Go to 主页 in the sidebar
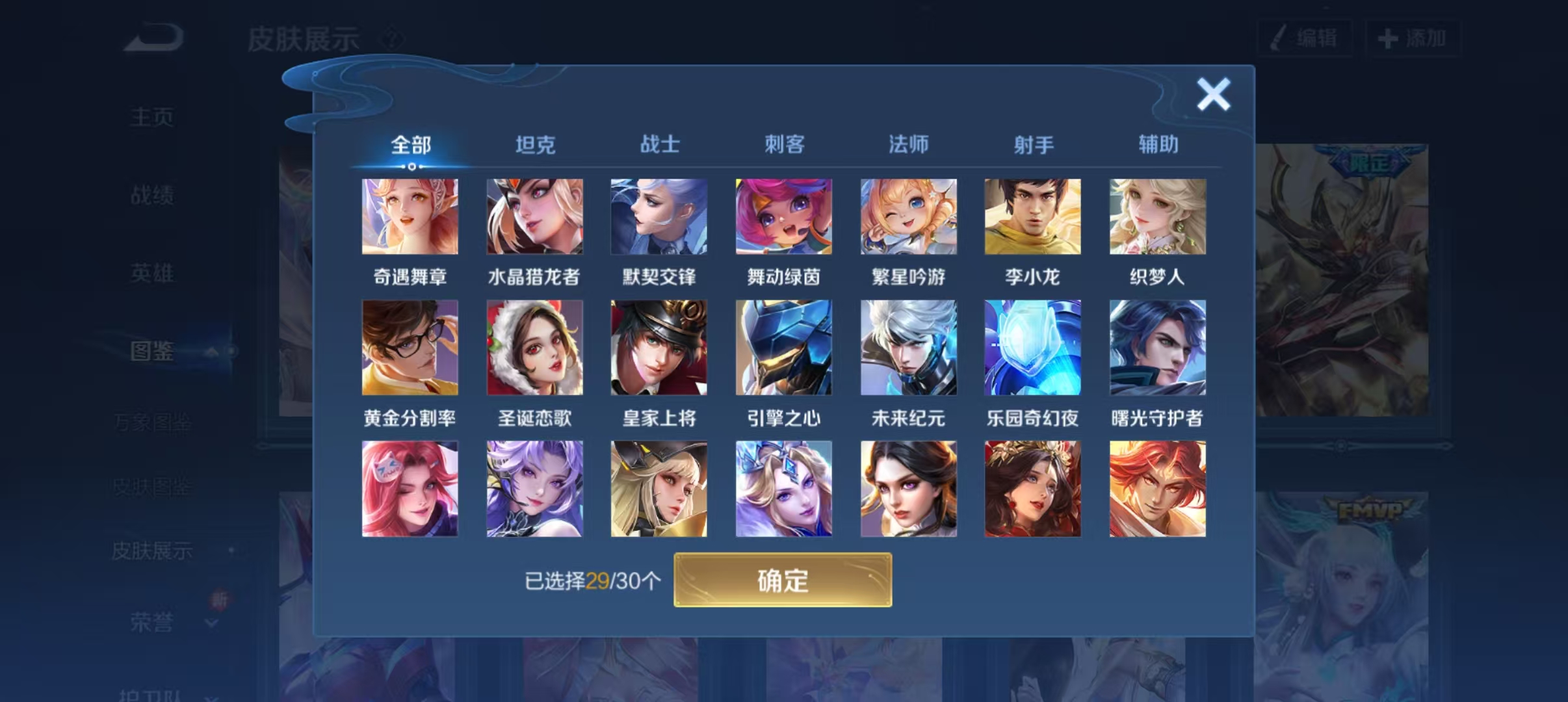1568x702 pixels. [x=152, y=114]
